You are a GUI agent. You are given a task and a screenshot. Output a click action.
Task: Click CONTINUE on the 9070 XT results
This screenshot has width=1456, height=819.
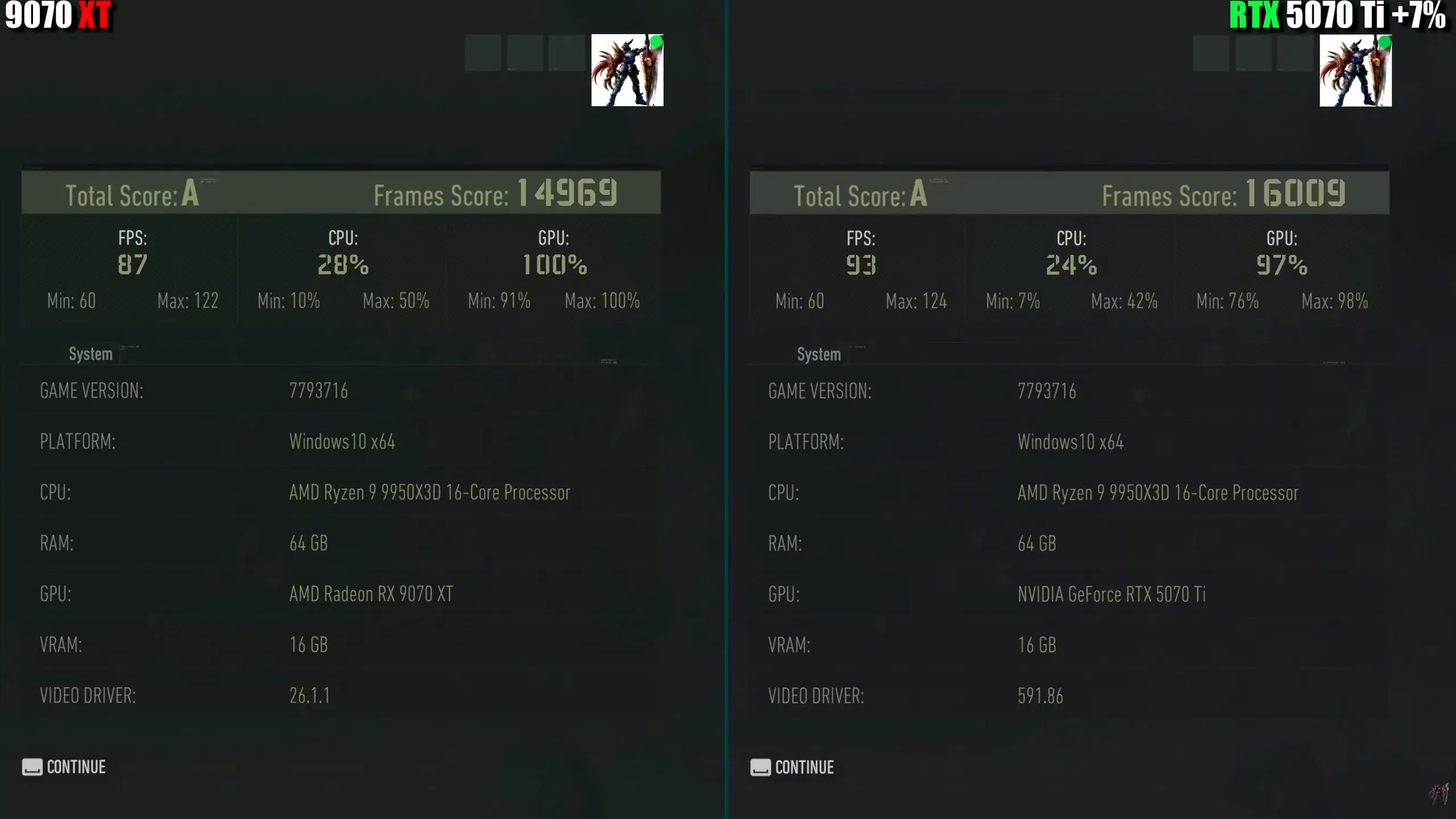pyautogui.click(x=76, y=767)
